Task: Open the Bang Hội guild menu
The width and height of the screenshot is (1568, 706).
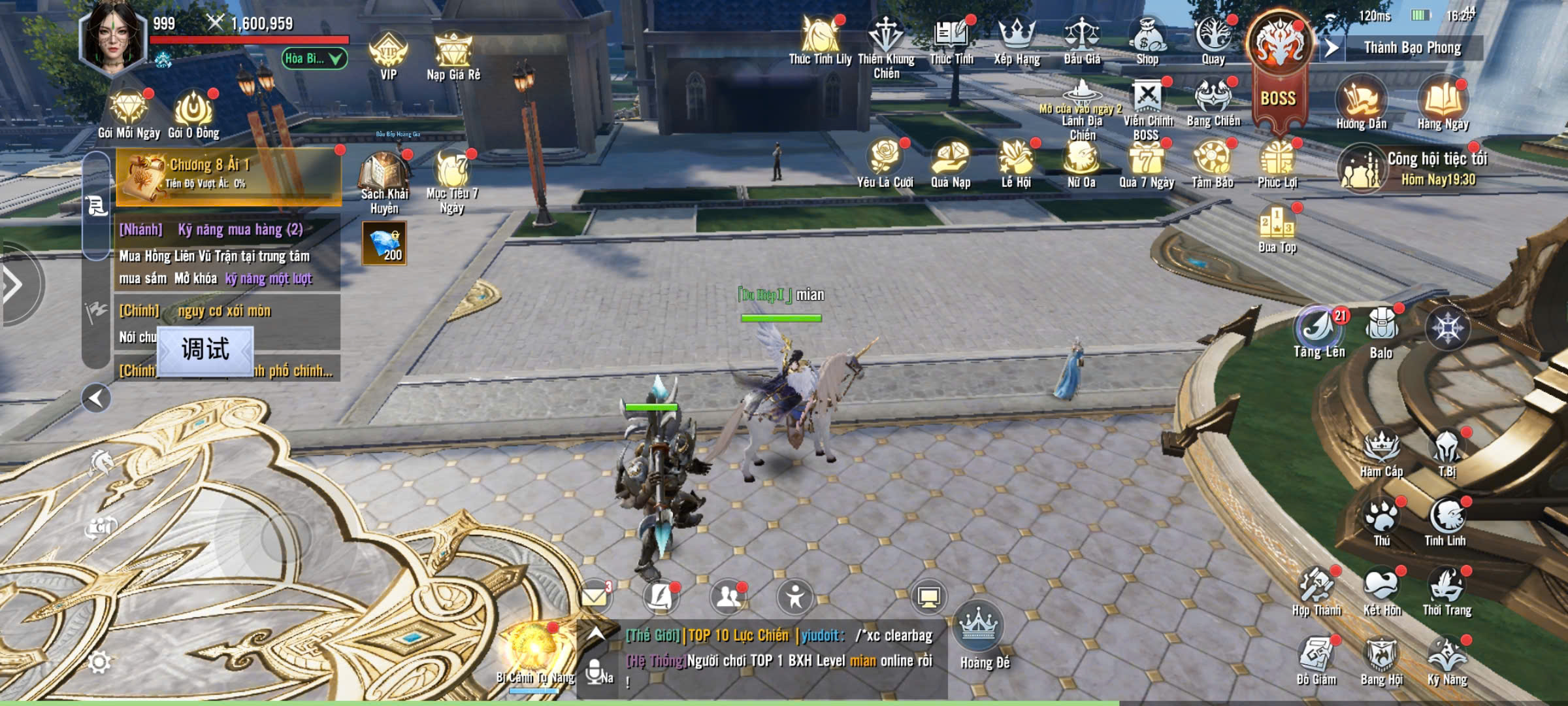Action: (x=1381, y=660)
